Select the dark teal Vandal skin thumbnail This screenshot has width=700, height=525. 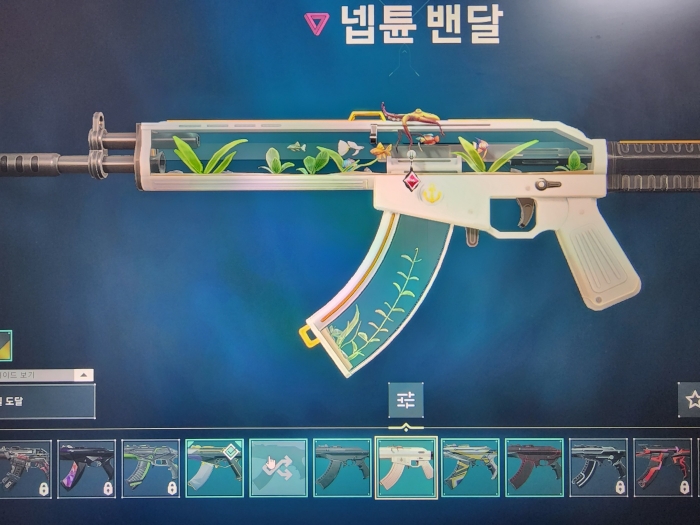pyautogui.click(x=342, y=467)
